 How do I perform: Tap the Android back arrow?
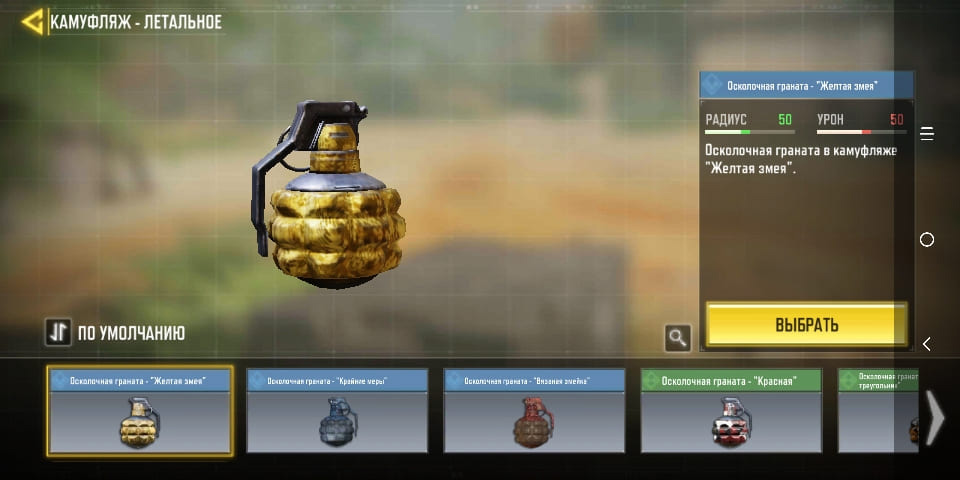pos(927,344)
